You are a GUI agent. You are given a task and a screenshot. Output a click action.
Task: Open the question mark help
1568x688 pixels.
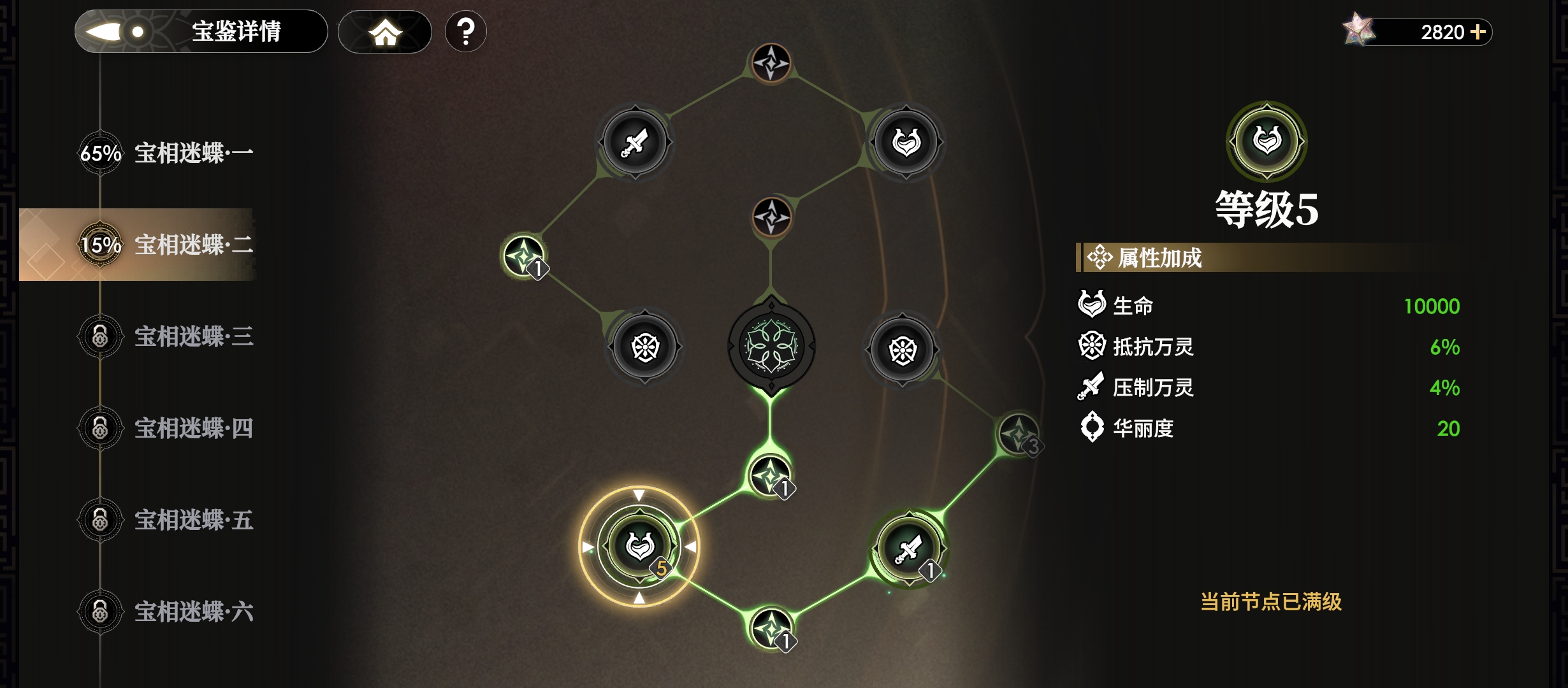pyautogui.click(x=466, y=31)
